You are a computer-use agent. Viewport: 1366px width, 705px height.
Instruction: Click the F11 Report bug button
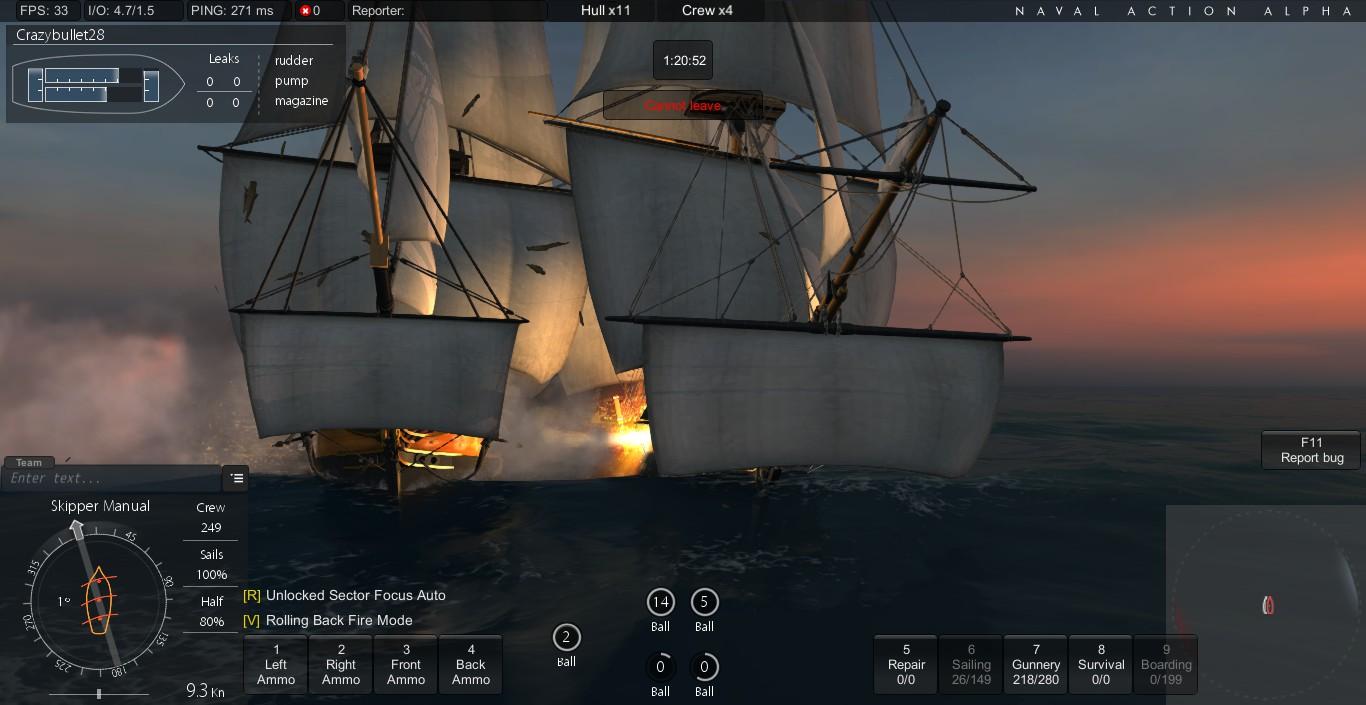point(1312,450)
